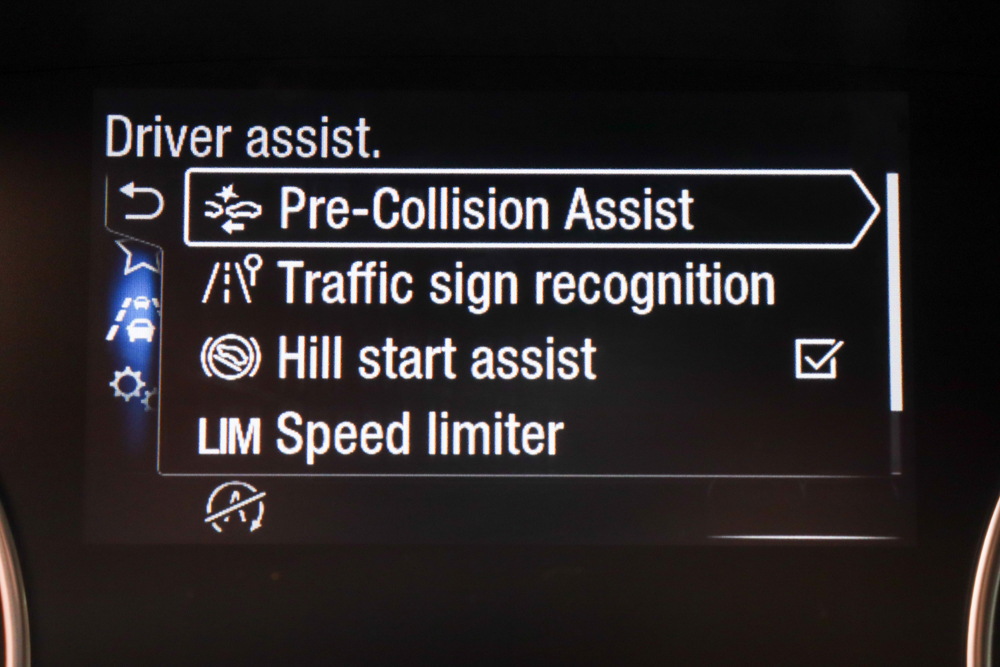Select the auto start-stop icon entry
Image resolution: width=1000 pixels, height=667 pixels.
[235, 507]
